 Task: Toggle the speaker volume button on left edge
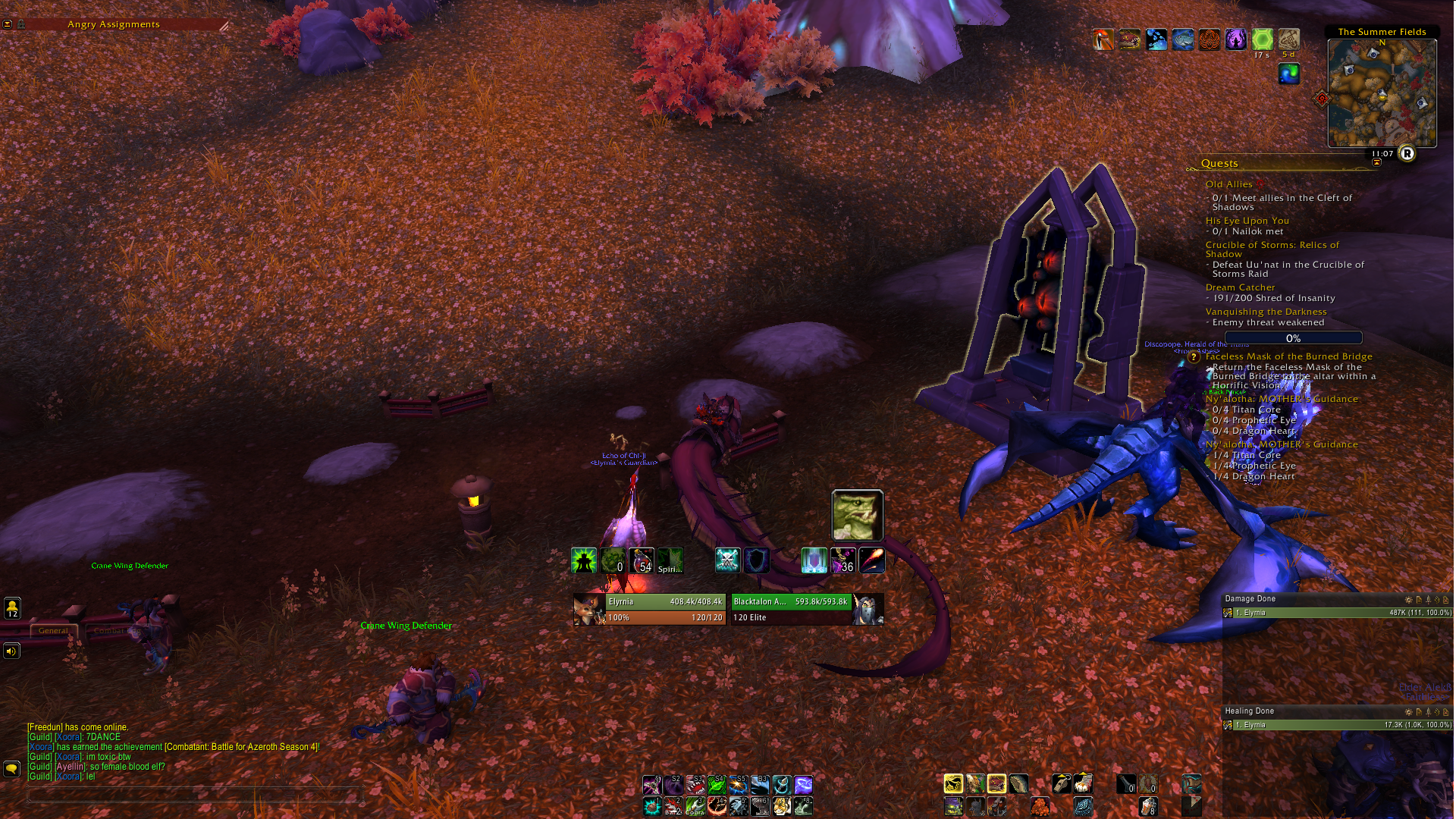pos(11,651)
